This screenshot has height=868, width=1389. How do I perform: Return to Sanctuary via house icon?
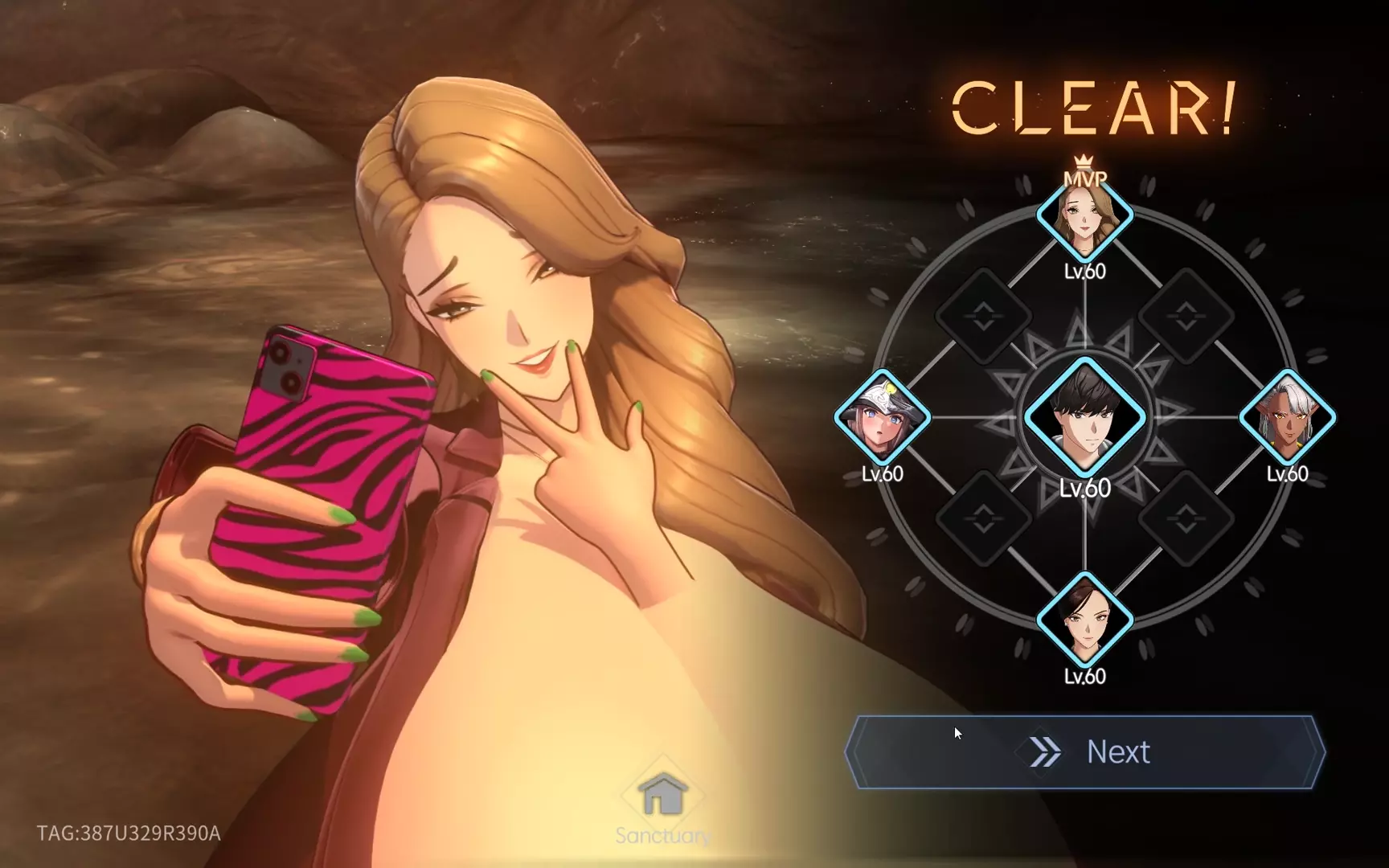(663, 797)
